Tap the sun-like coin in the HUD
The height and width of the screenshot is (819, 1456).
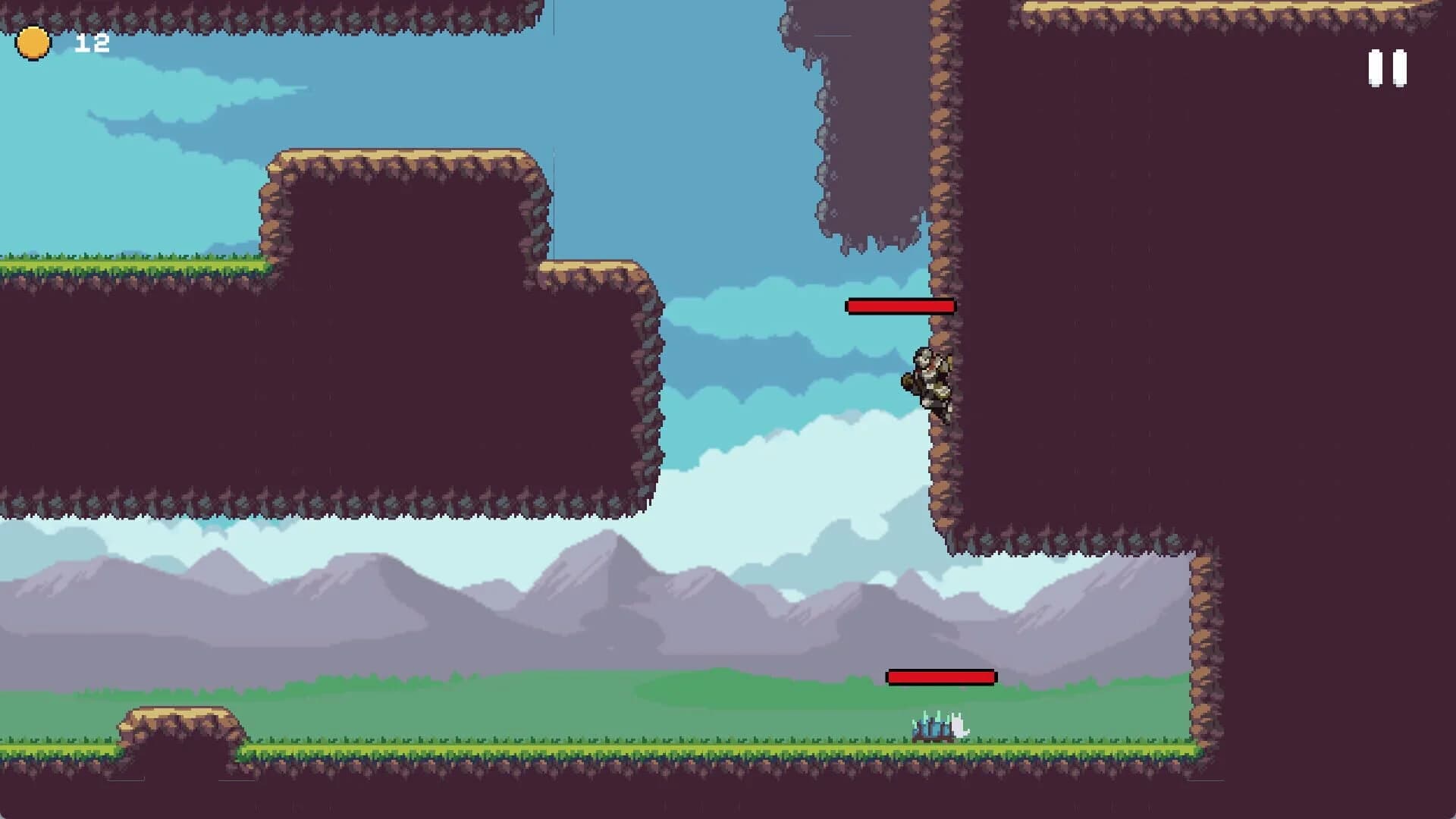pos(32,43)
